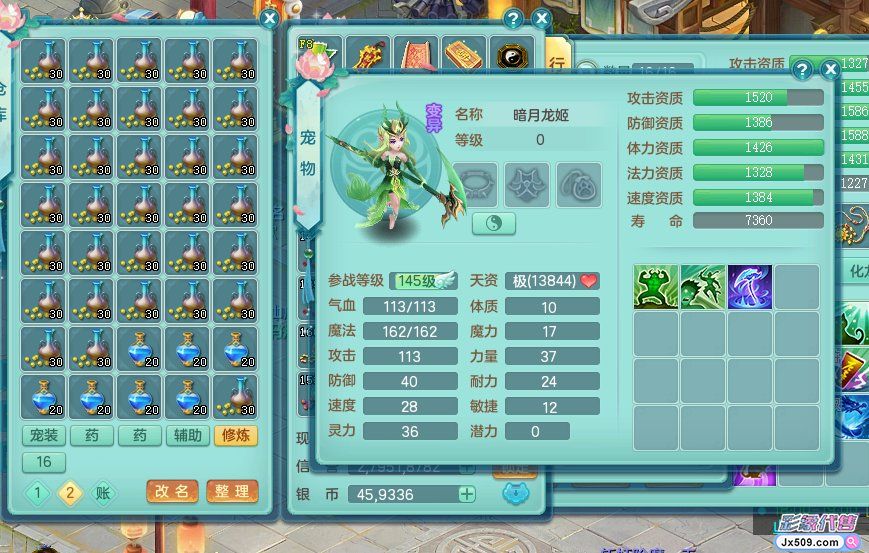Screen dimensions: 869x553
Task: Inspect the first green pet skill icon
Action: 656,287
